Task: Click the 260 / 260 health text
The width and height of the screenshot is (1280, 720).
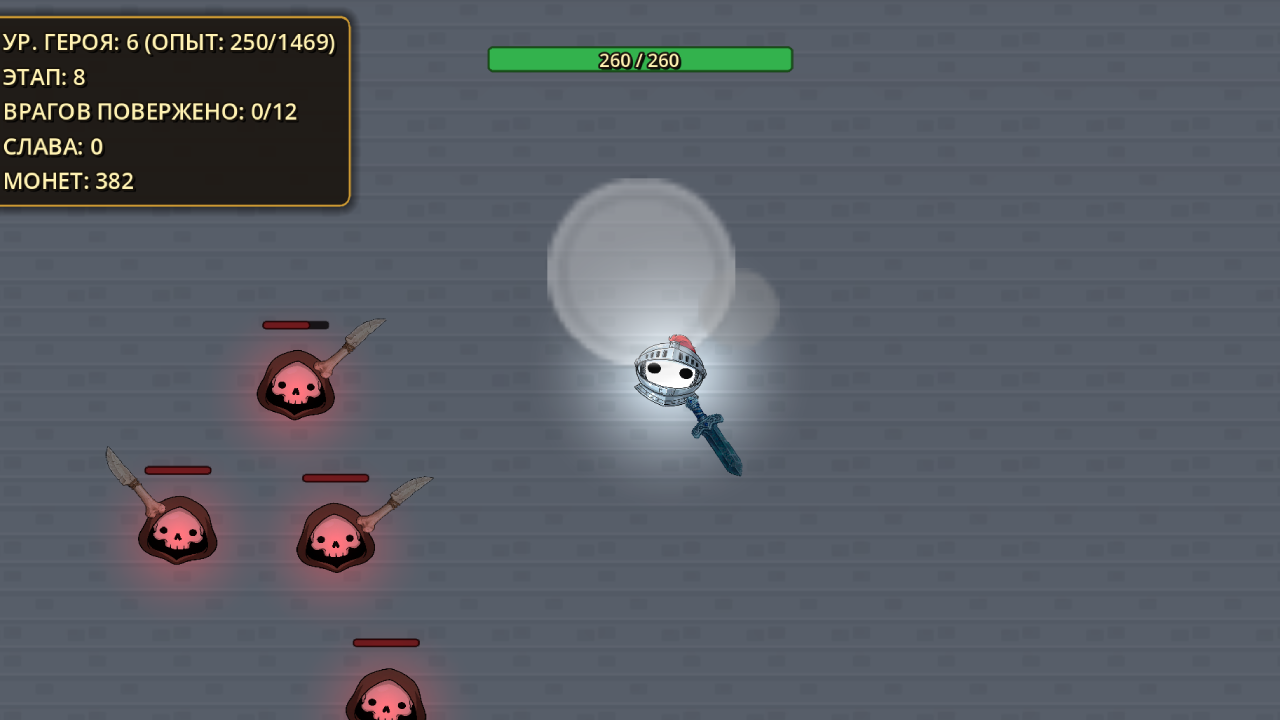Action: point(640,59)
